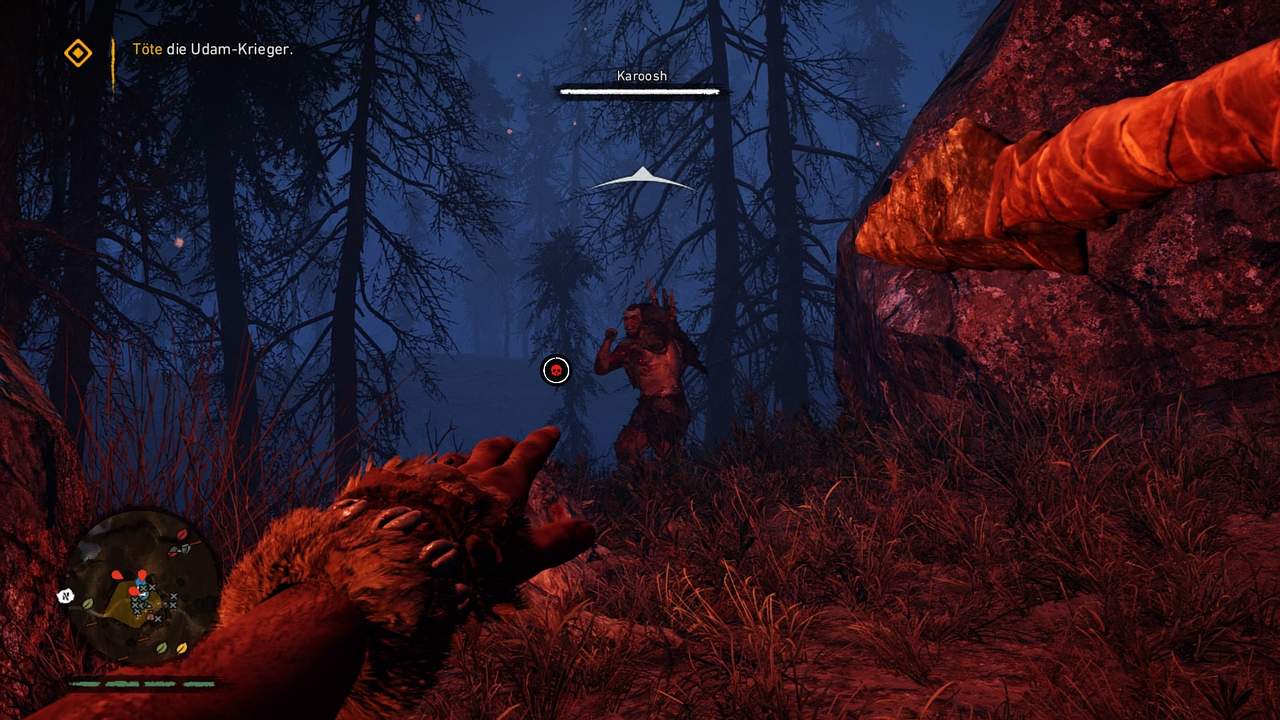Select the red skull enemy marker

coord(556,371)
